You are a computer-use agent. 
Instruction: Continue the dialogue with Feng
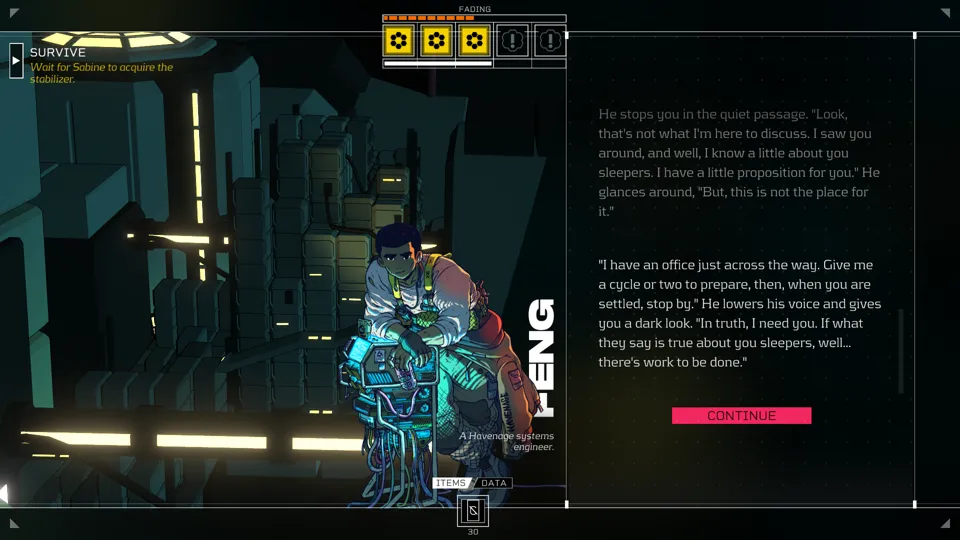point(741,416)
